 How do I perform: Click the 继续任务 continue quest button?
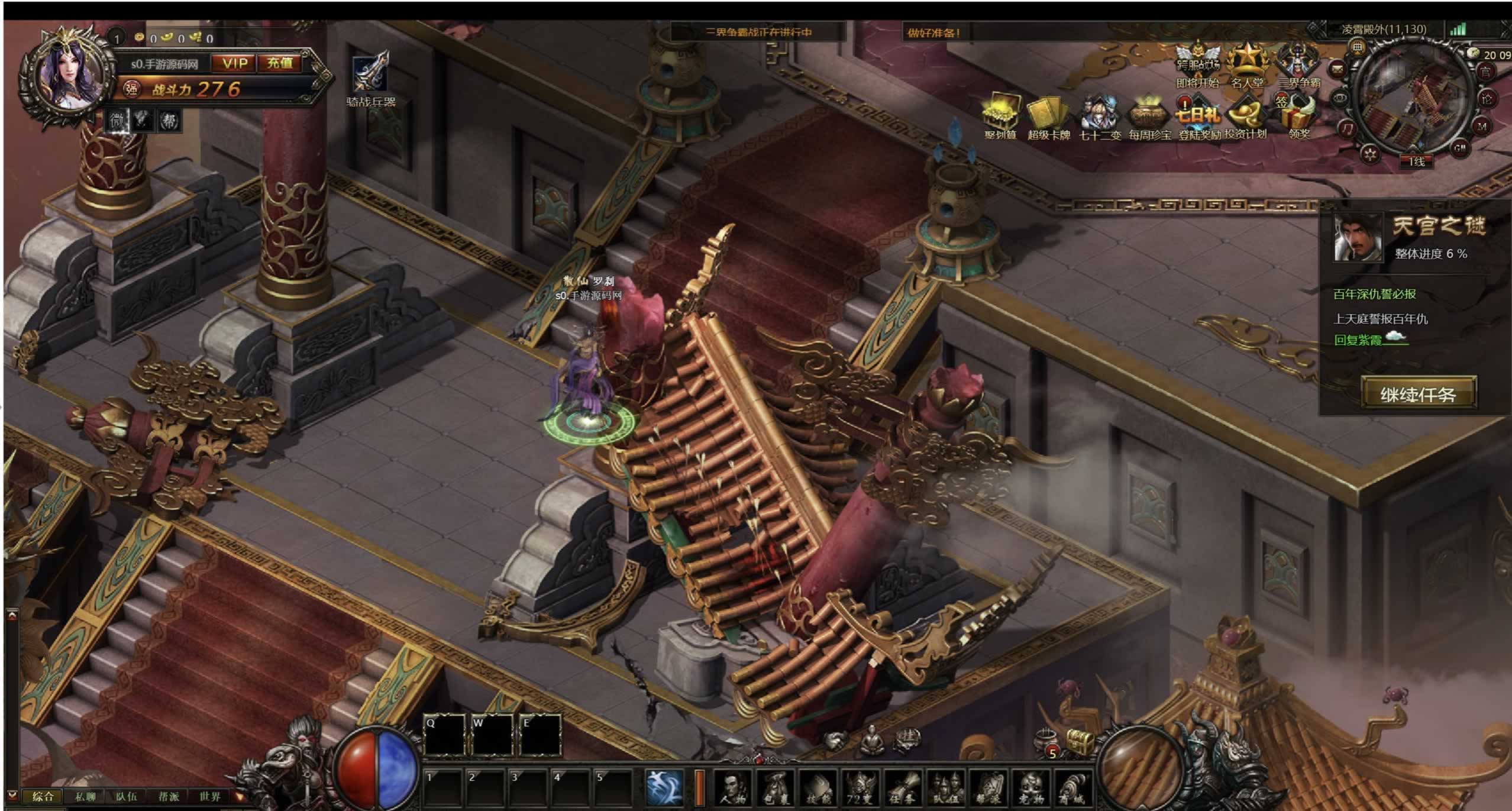pos(1418,394)
